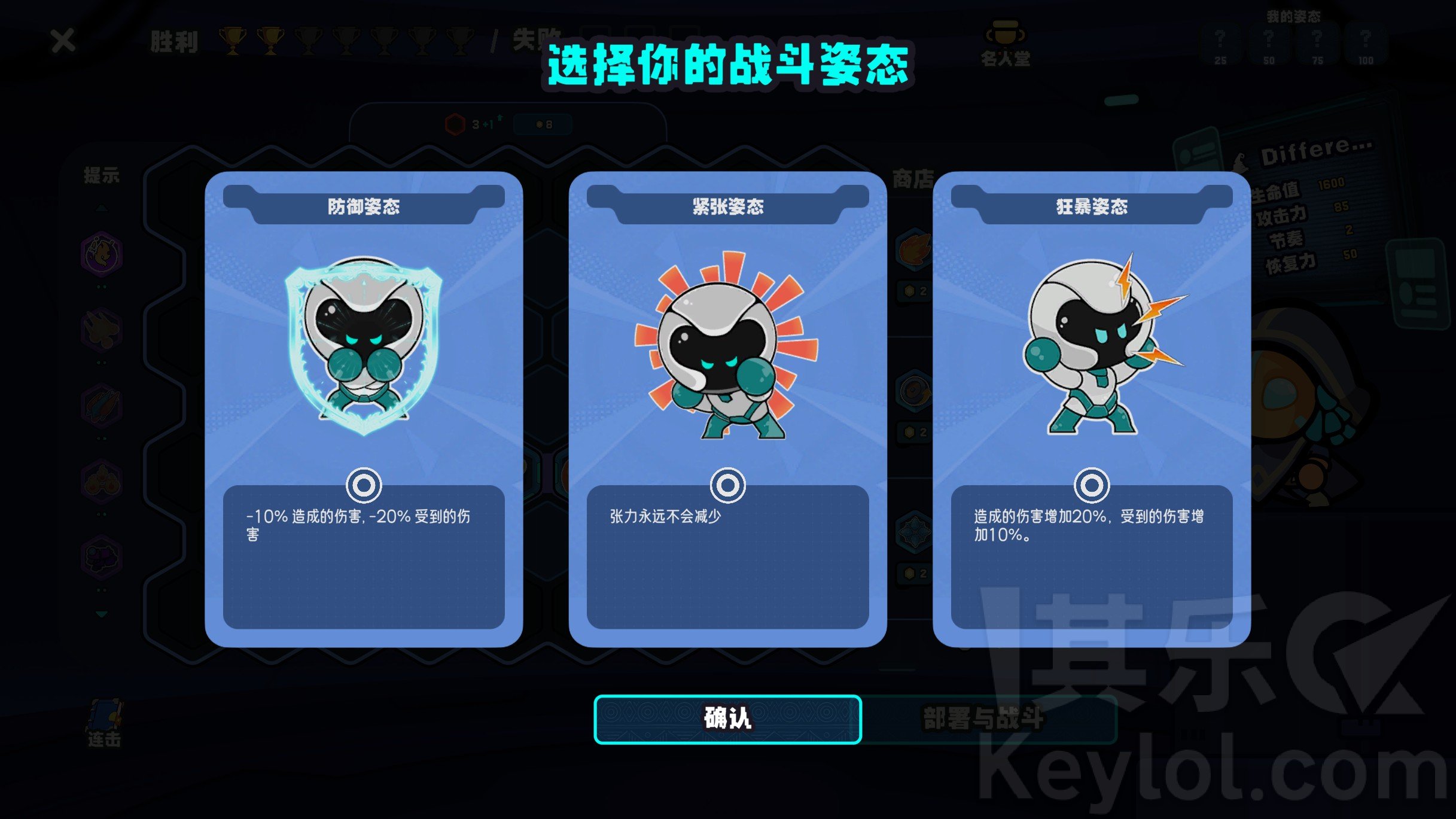
Task: Select radio circle under the red-burst robot
Action: [x=727, y=485]
